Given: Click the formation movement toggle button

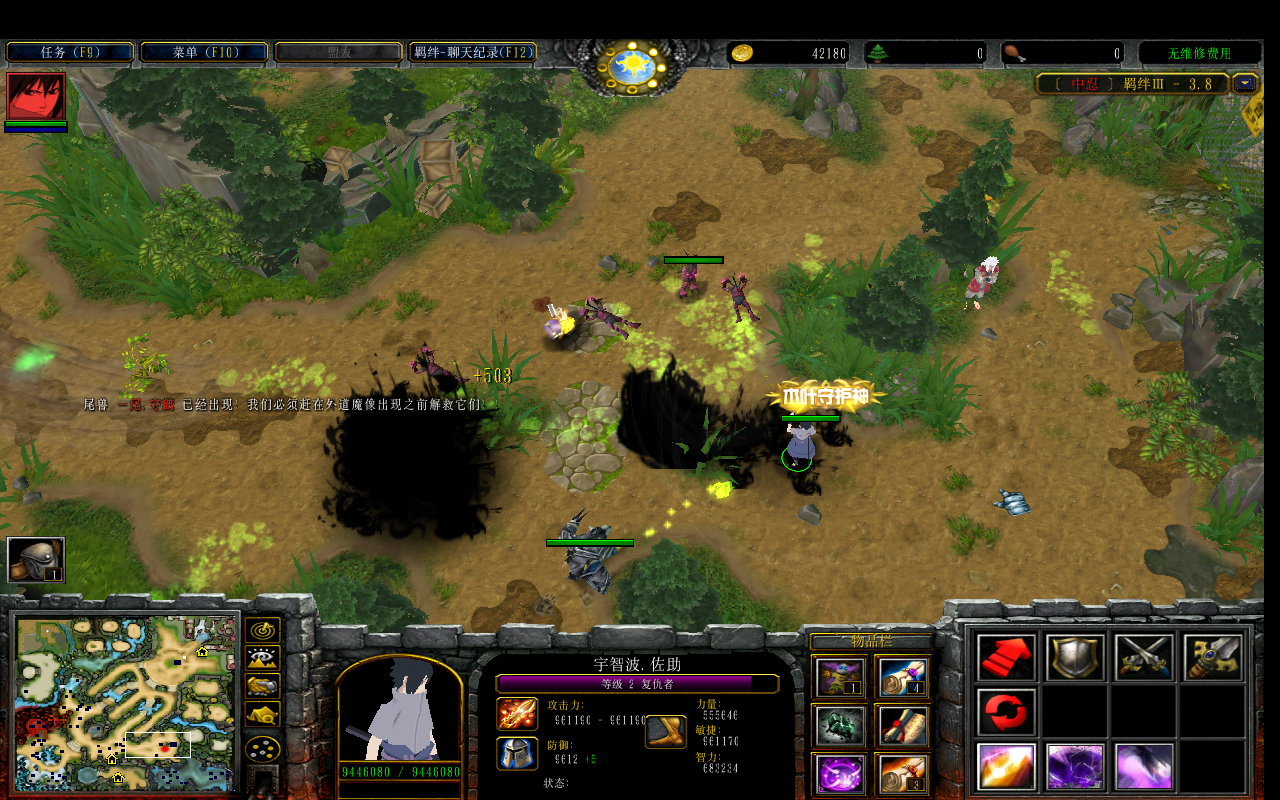Looking at the screenshot, I should click(x=263, y=748).
